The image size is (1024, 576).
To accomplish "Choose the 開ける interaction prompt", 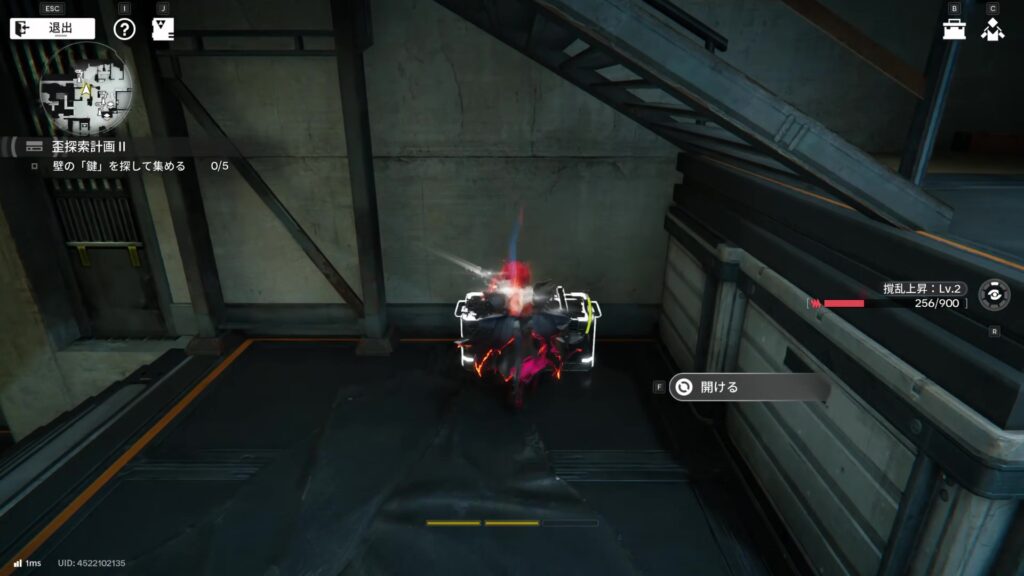I will pos(748,387).
